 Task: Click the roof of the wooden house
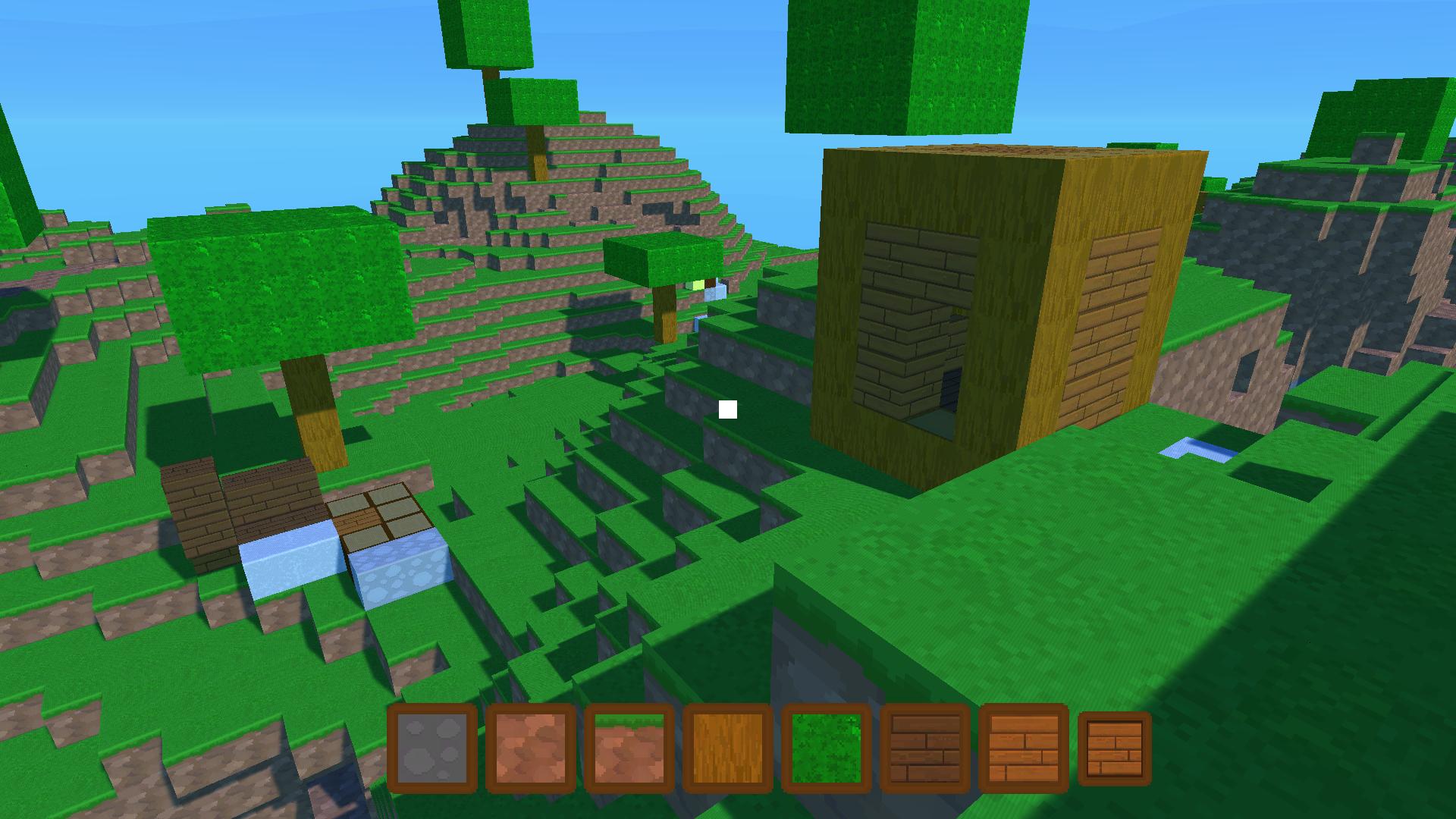[986, 152]
